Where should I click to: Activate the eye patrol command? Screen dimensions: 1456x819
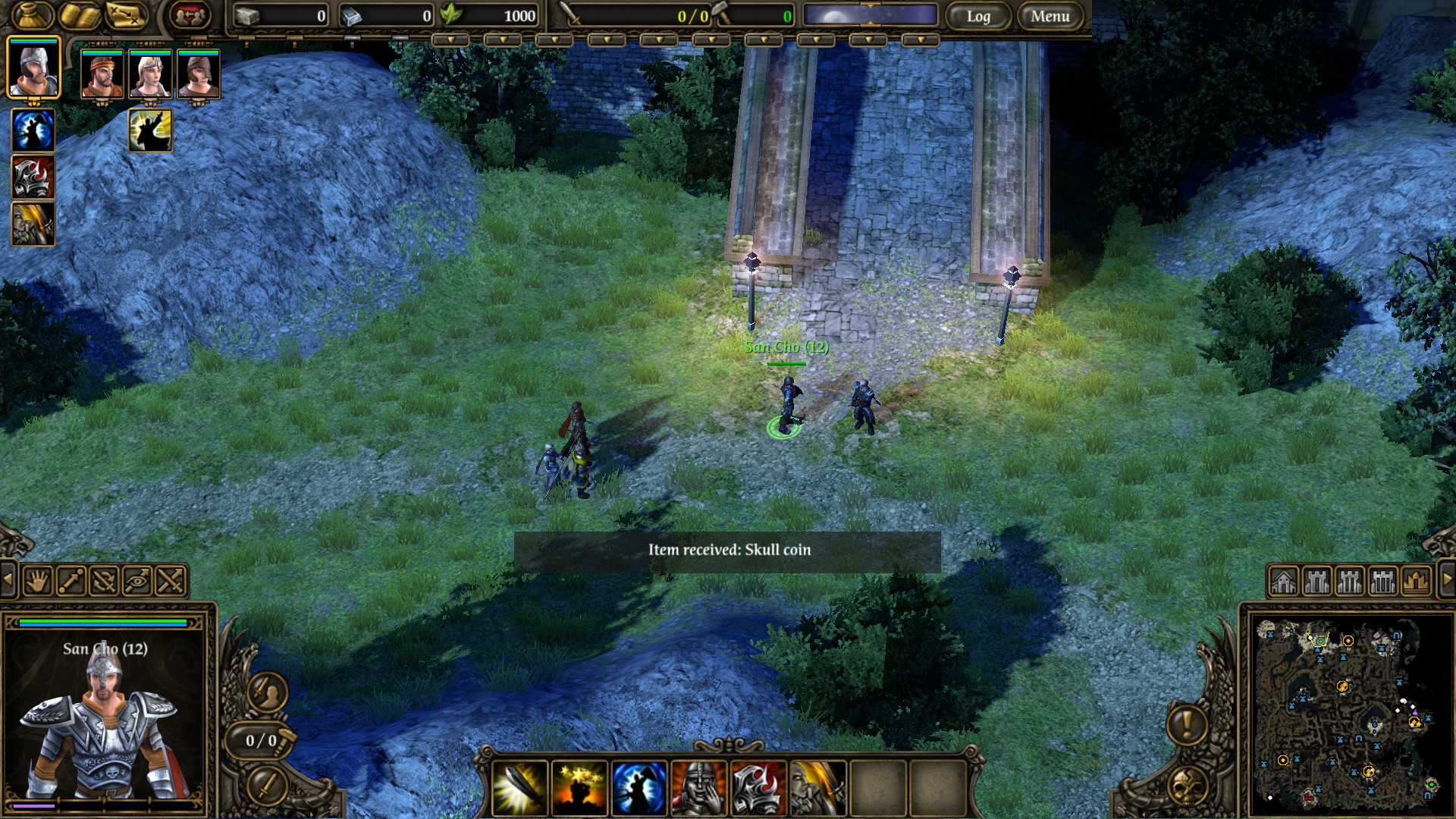tap(138, 582)
